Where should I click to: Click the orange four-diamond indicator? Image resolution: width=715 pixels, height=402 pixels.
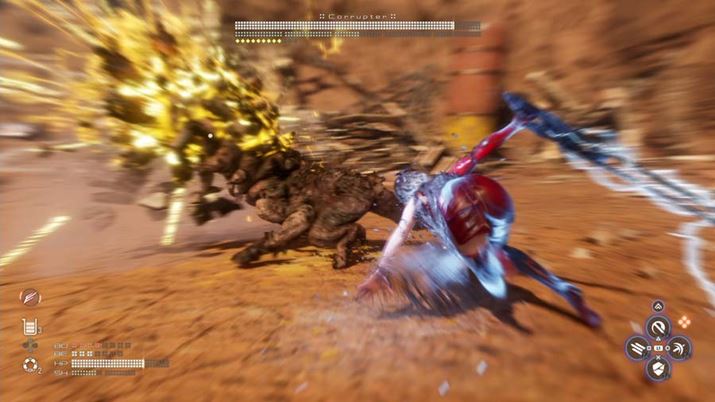(684, 322)
